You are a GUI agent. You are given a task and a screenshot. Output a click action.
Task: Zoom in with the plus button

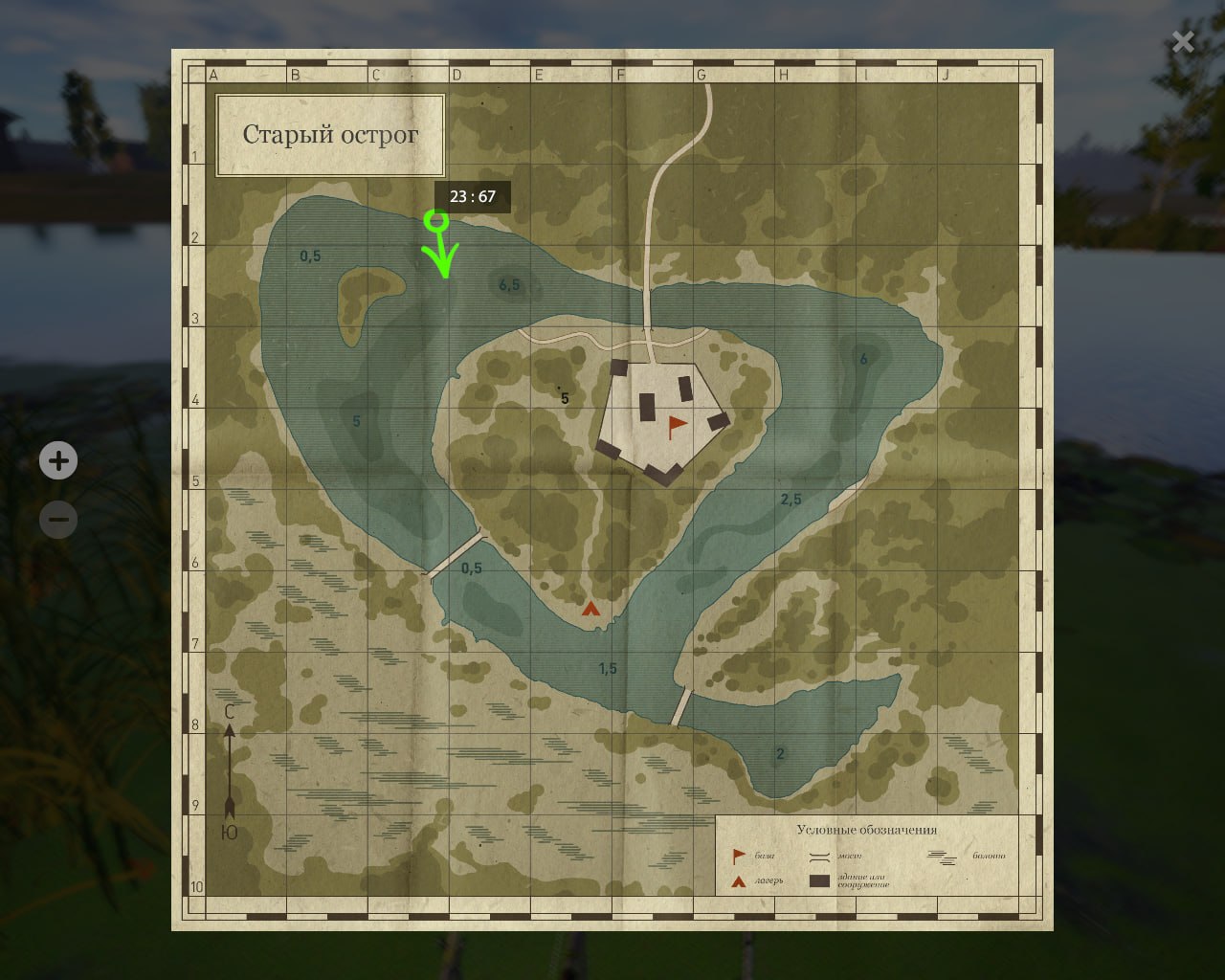pos(58,460)
